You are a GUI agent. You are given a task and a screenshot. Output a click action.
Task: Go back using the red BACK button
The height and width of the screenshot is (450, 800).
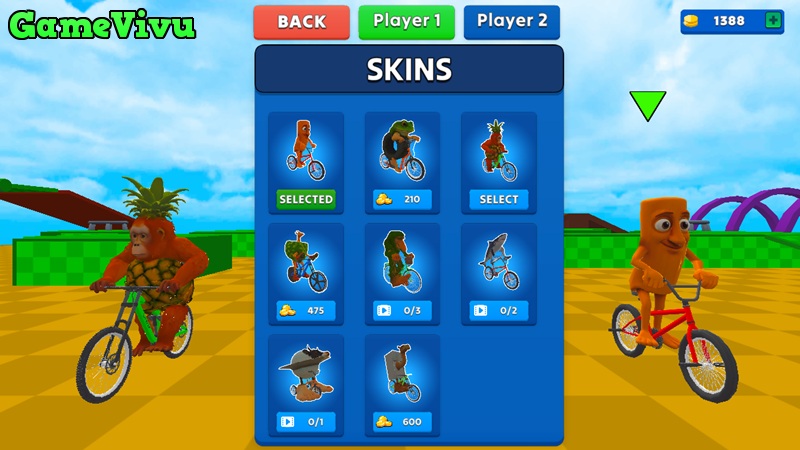[x=301, y=22]
